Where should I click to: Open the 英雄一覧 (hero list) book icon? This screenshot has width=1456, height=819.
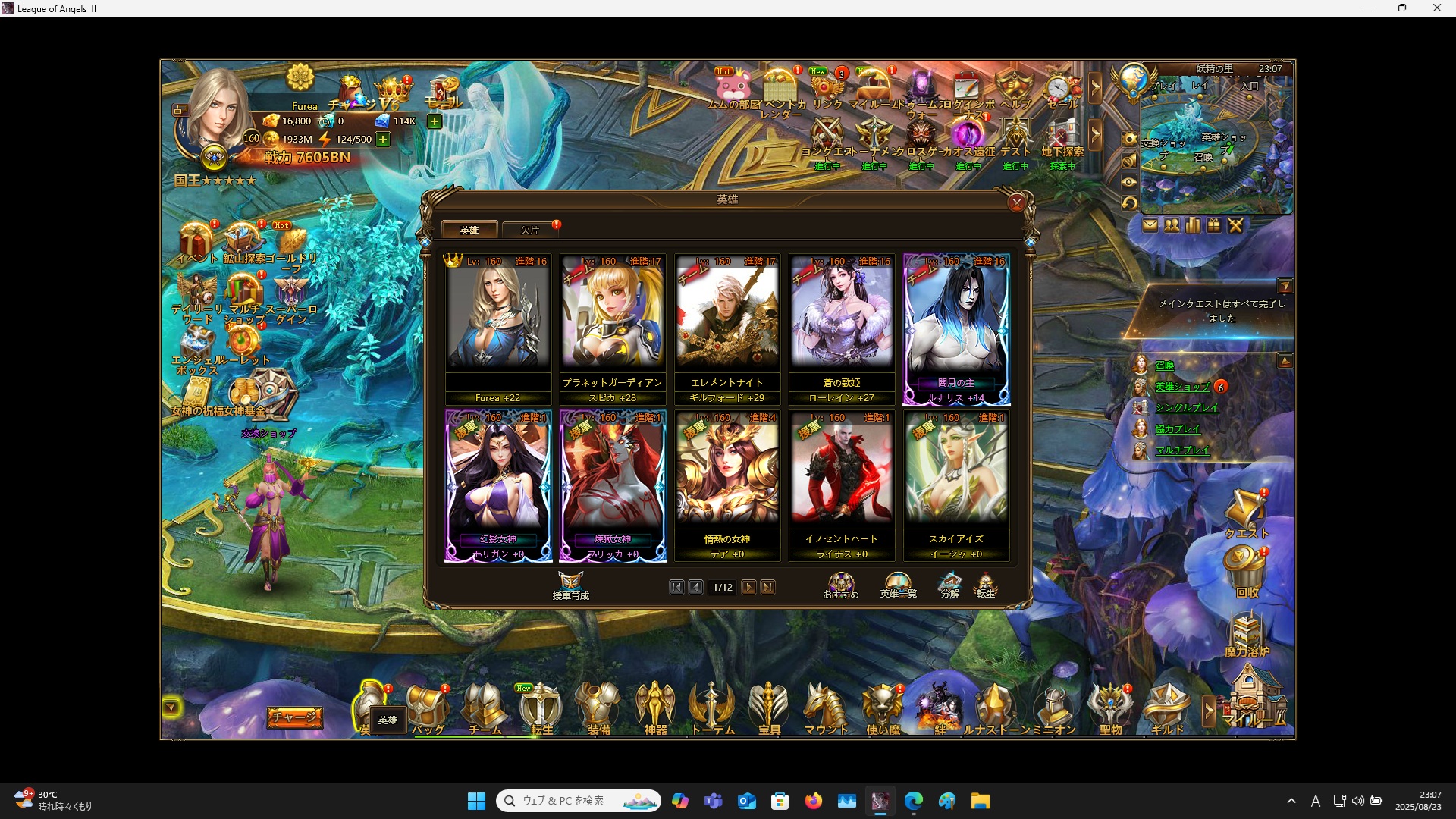coord(897,582)
